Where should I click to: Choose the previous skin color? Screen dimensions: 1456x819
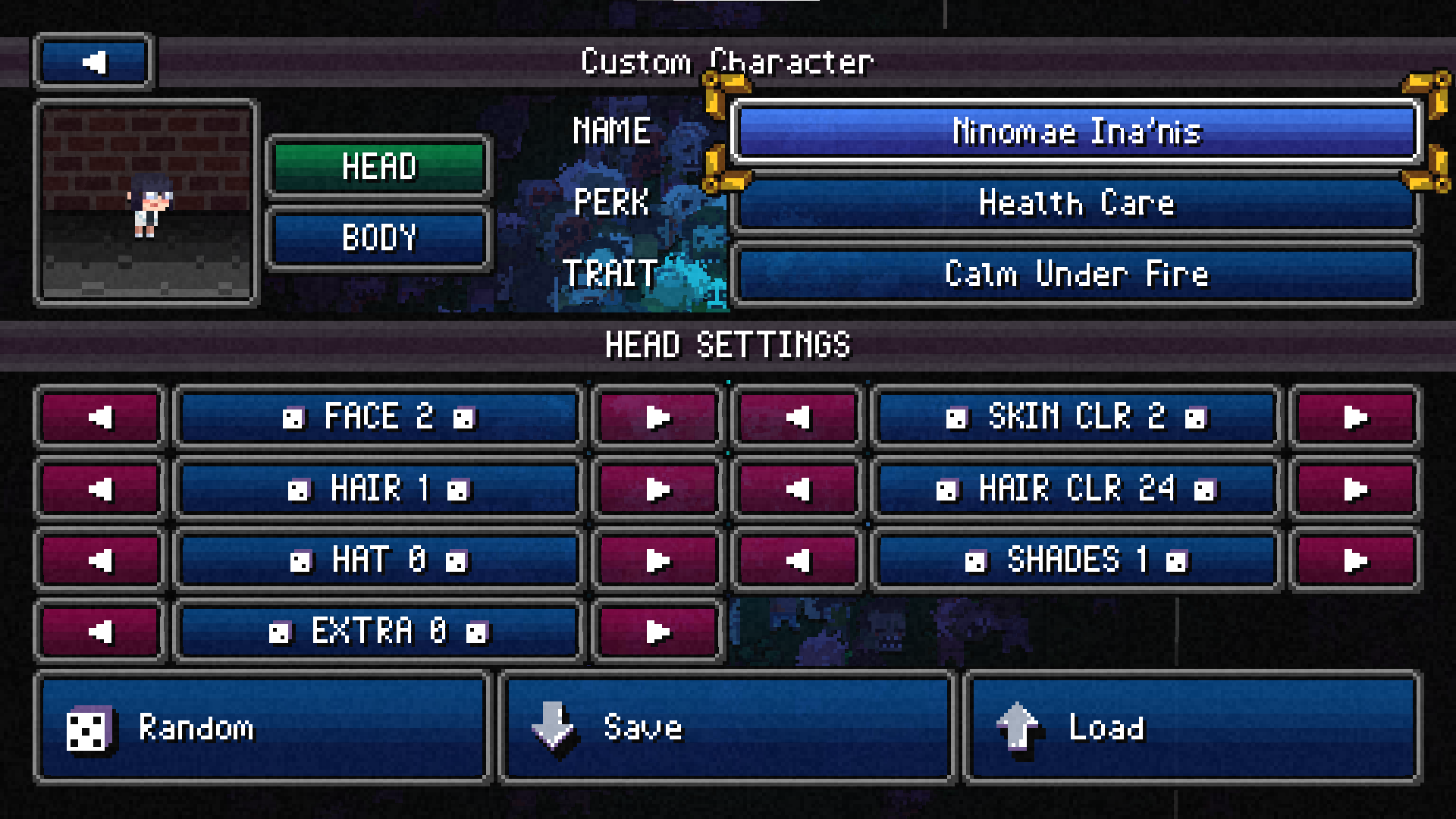(797, 417)
